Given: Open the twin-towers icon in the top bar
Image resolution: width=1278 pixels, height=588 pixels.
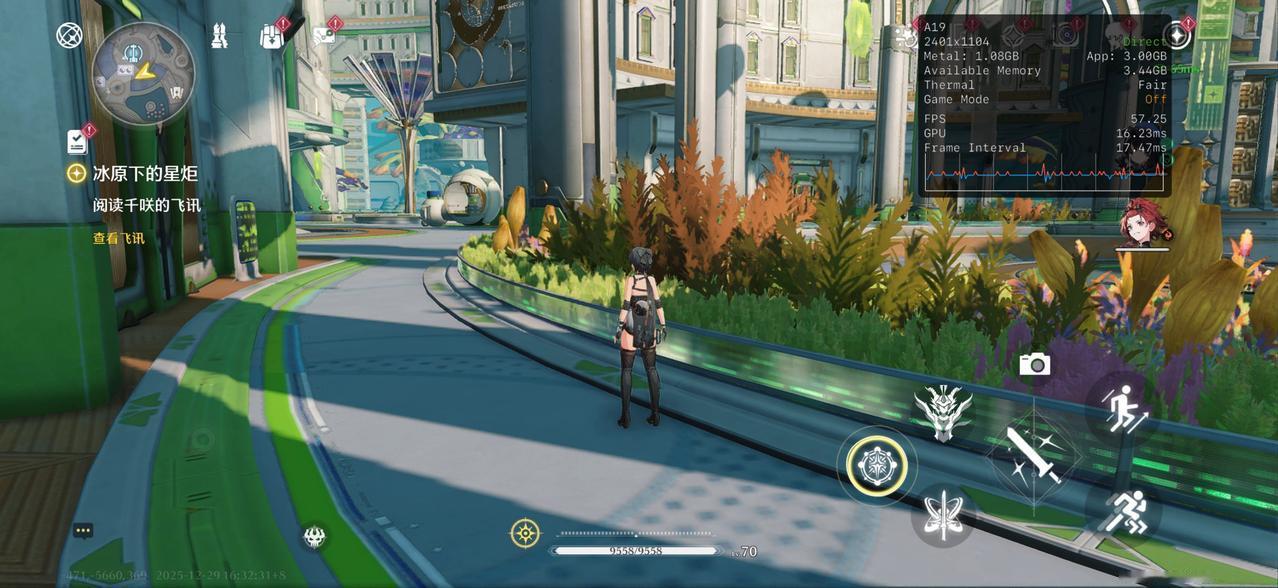Looking at the screenshot, I should [220, 36].
